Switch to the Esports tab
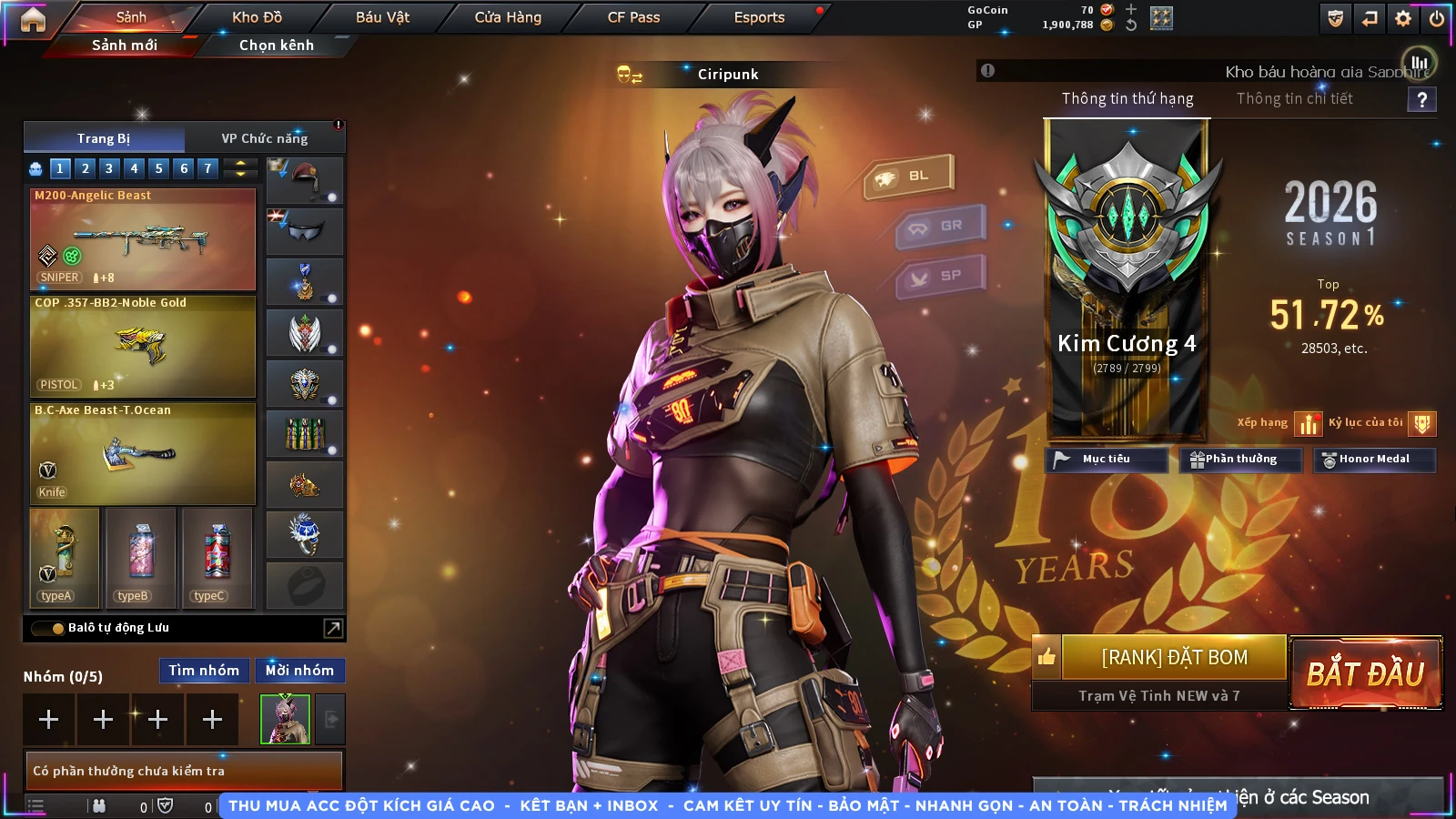 (x=759, y=17)
